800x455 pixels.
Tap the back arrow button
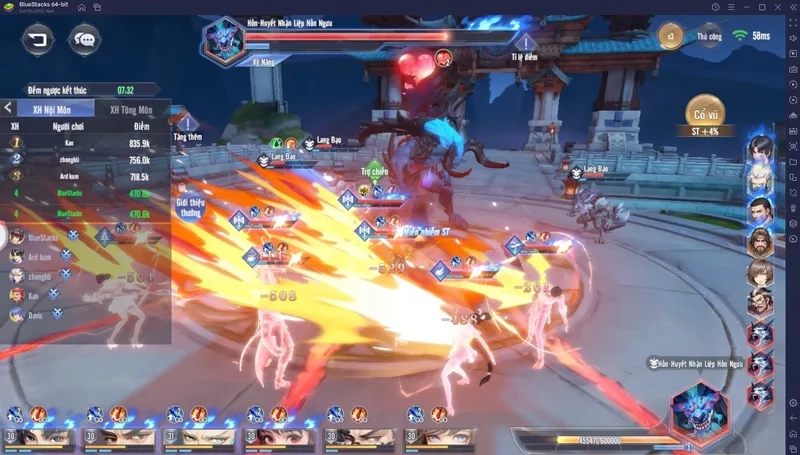point(38,40)
